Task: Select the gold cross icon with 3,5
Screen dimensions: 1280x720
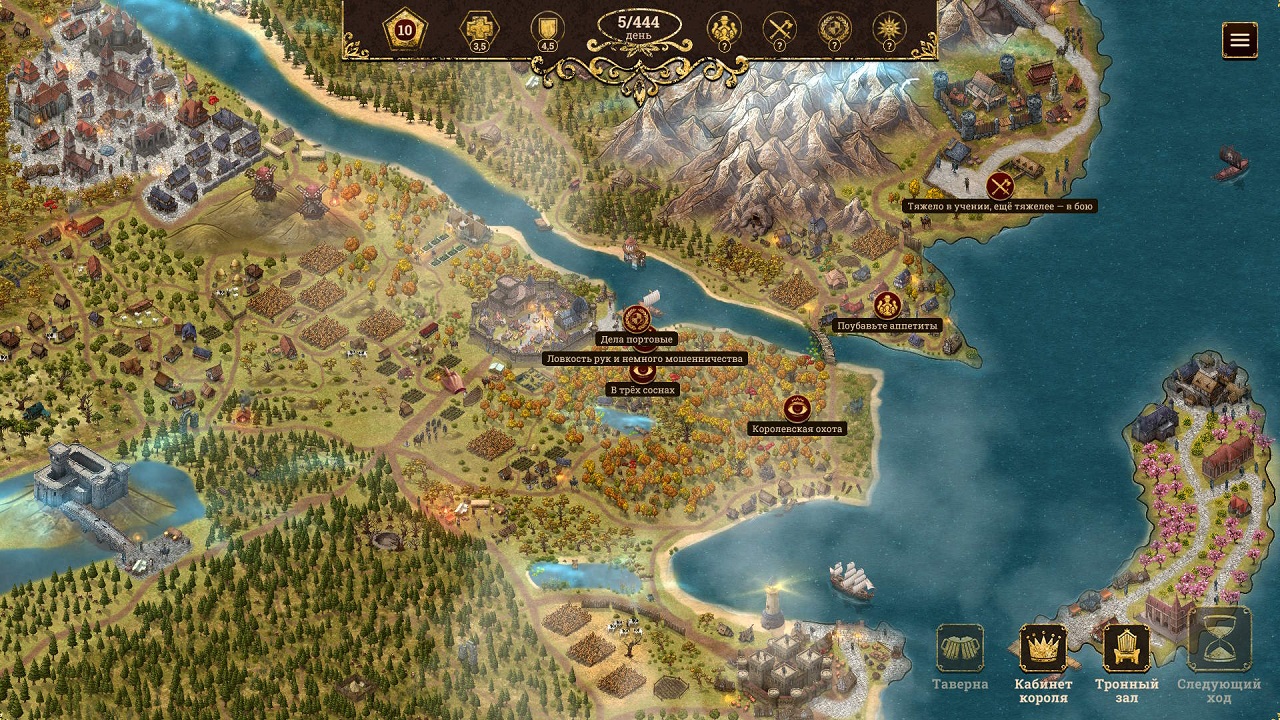Action: click(479, 30)
